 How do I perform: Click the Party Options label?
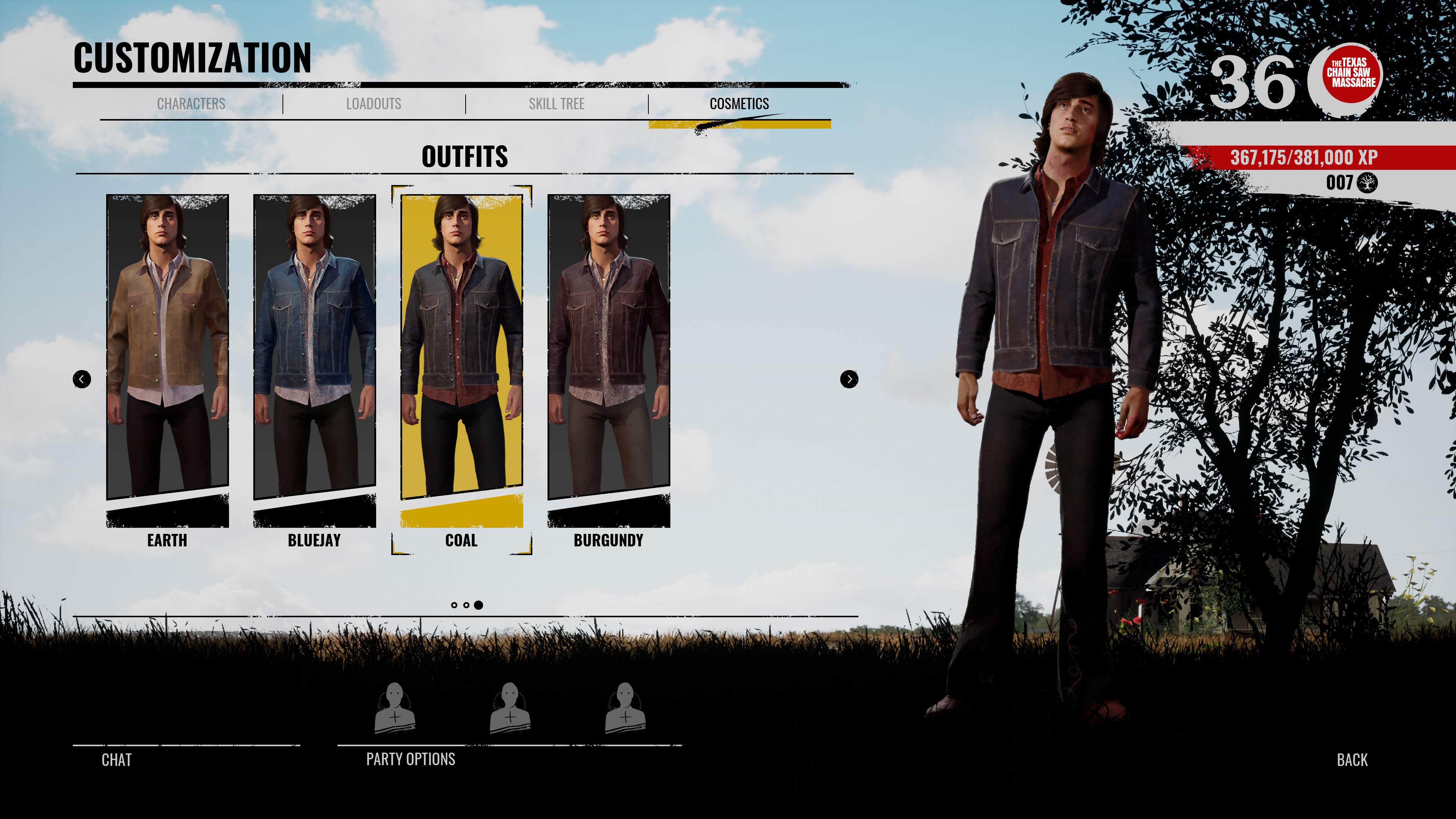[x=410, y=759]
